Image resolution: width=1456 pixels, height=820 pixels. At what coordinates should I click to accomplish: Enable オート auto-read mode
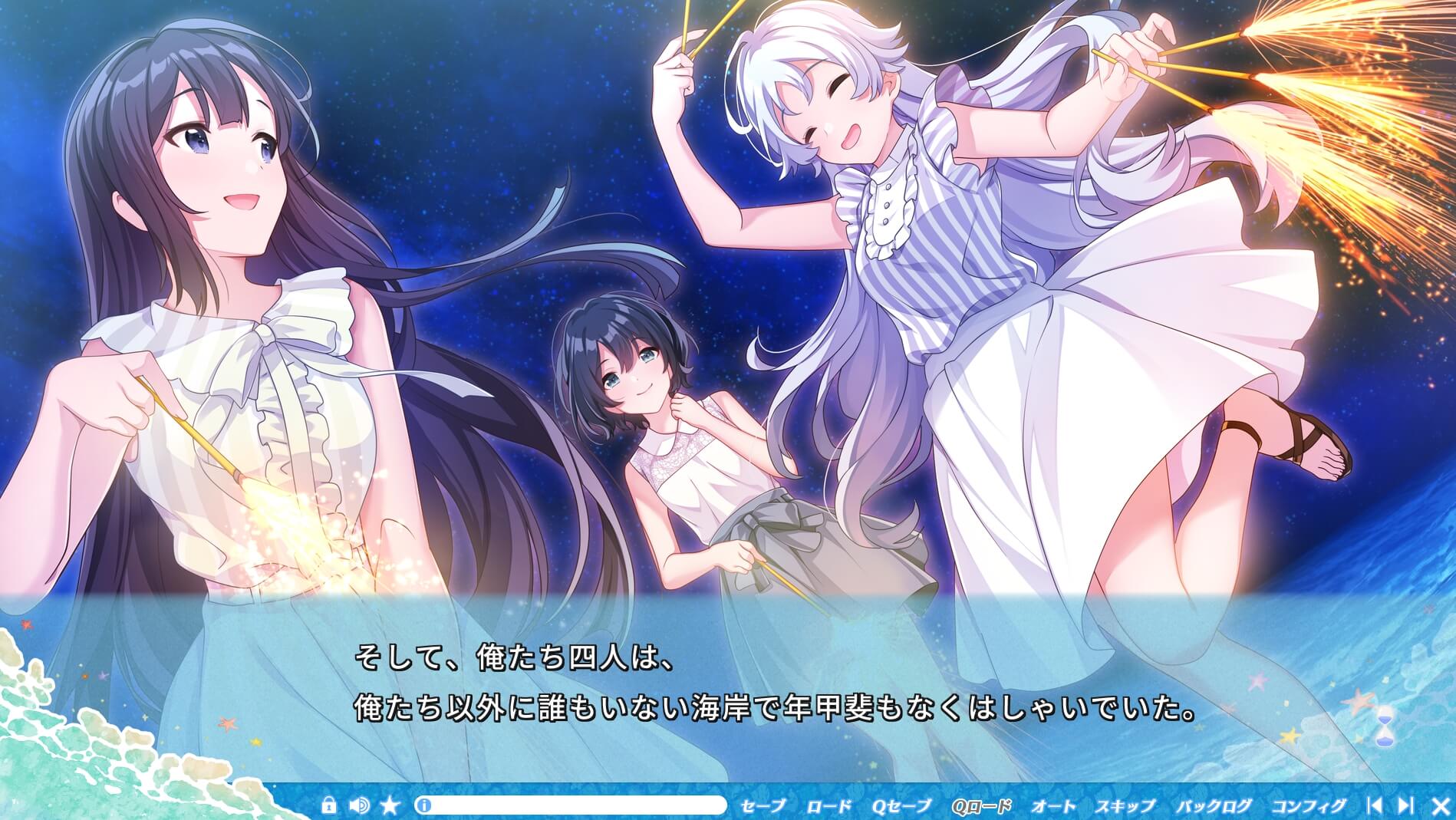pyautogui.click(x=1053, y=805)
